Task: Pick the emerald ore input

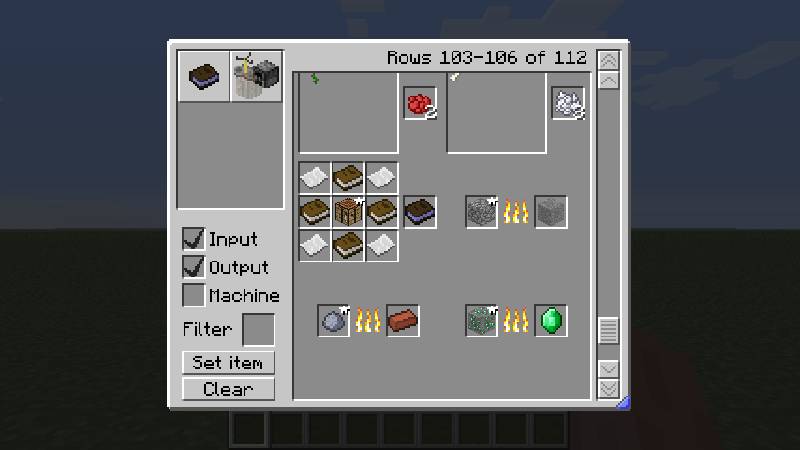Action: 481,320
